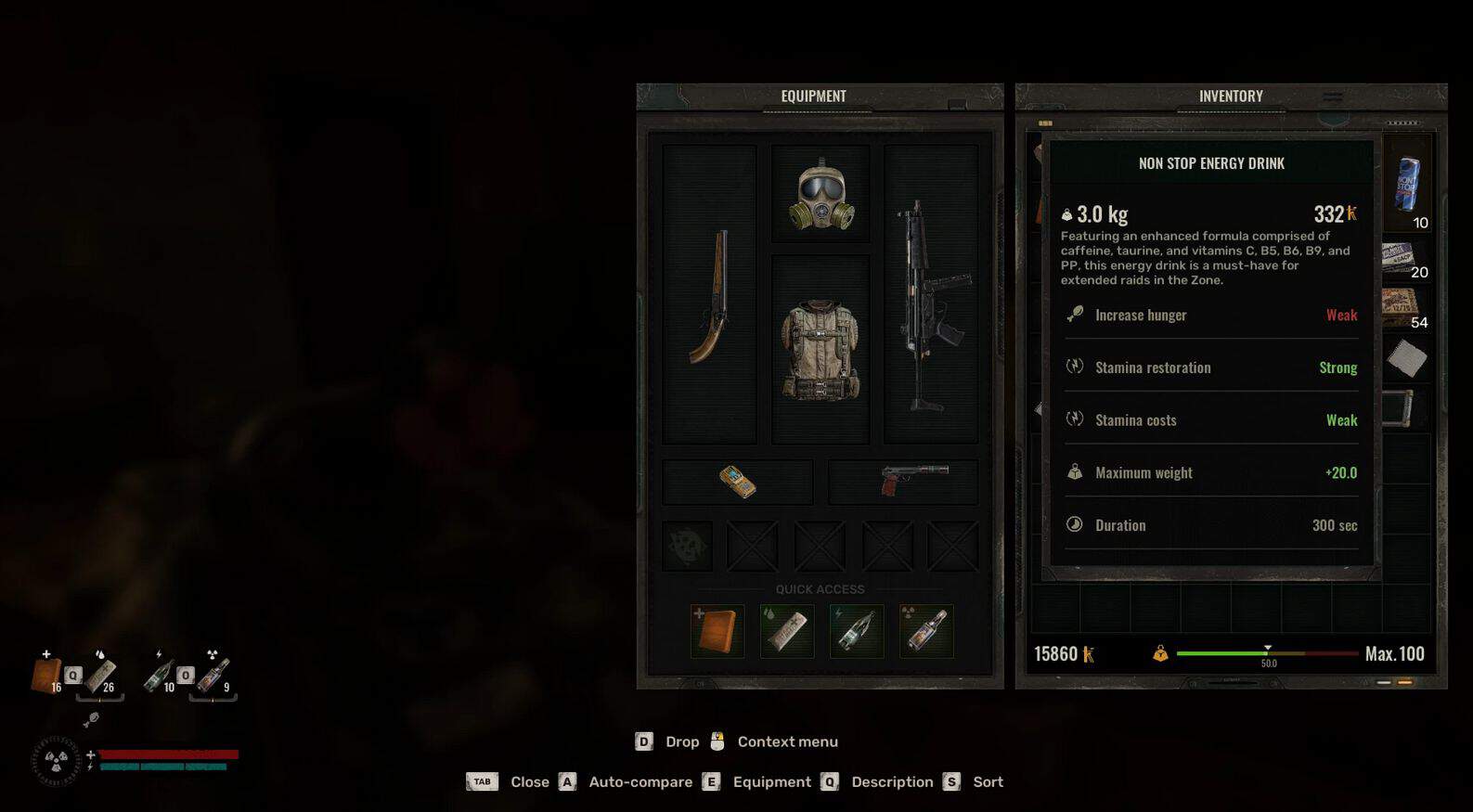Click the orange medkit quick access slot
This screenshot has width=1473, height=812.
click(x=717, y=631)
